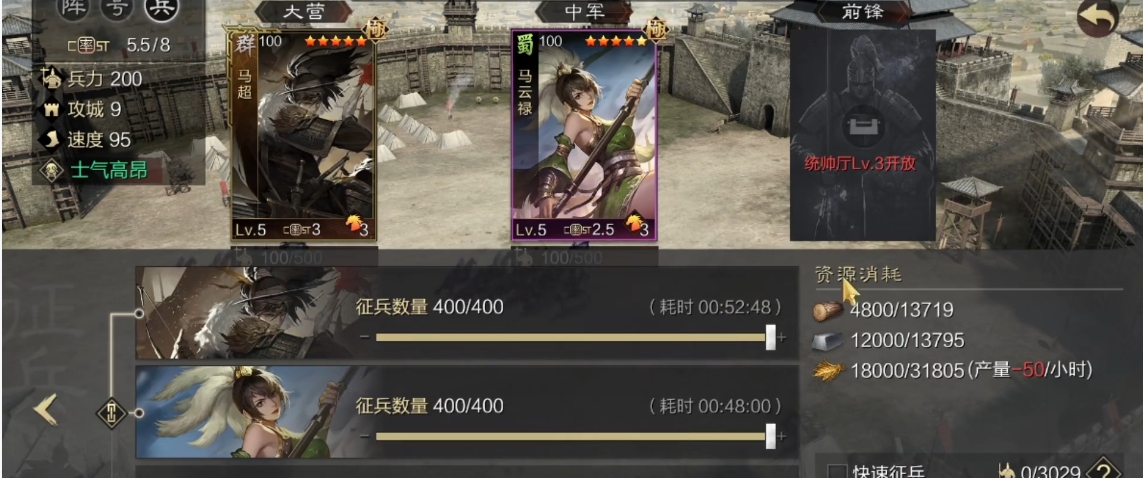The width and height of the screenshot is (1143, 478).
Task: Go back using the top-right return arrow
Action: 1097,18
